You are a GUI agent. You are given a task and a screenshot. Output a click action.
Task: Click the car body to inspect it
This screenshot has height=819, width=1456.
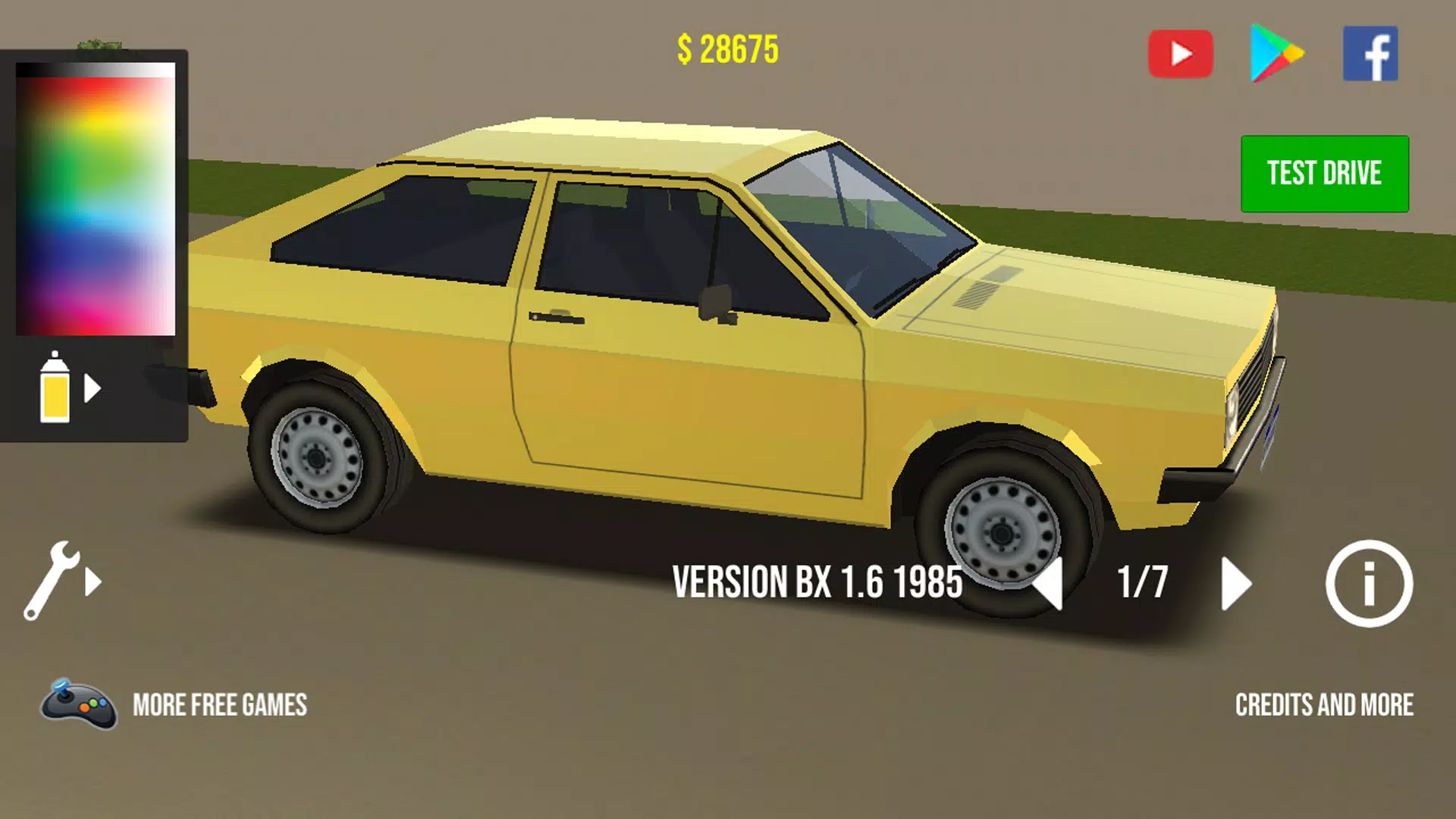pos(682,379)
